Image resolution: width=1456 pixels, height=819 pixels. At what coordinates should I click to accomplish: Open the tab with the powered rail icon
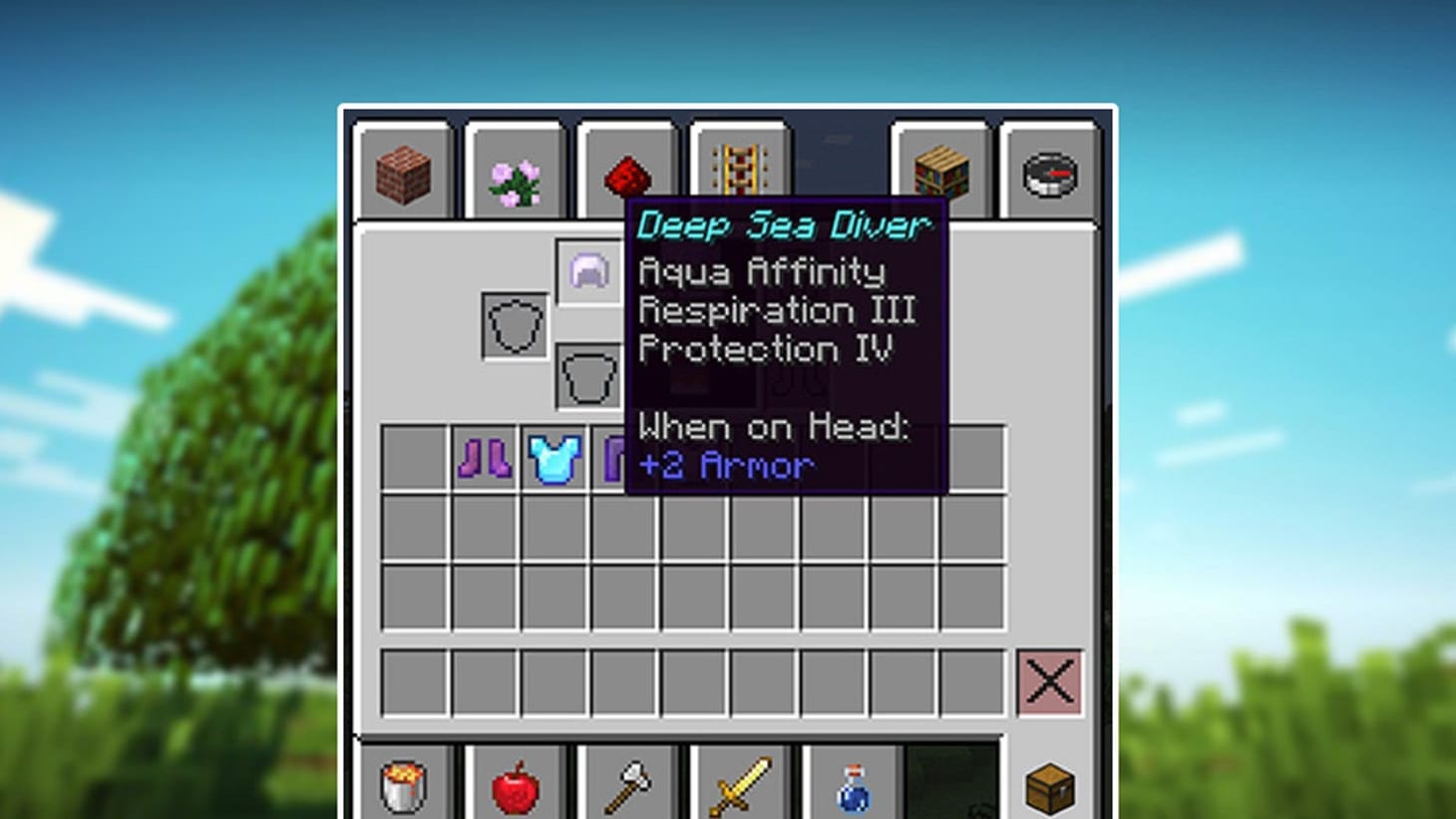(x=738, y=170)
